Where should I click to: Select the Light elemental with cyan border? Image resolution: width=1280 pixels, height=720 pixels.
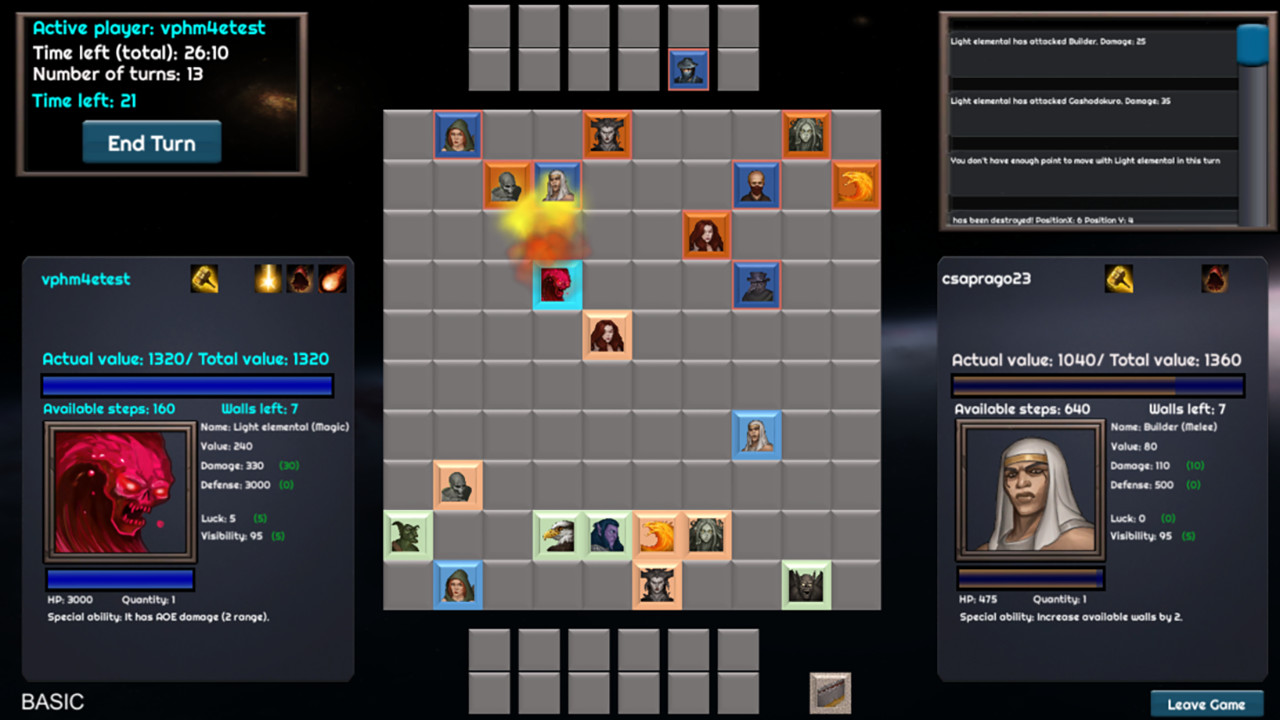click(558, 285)
